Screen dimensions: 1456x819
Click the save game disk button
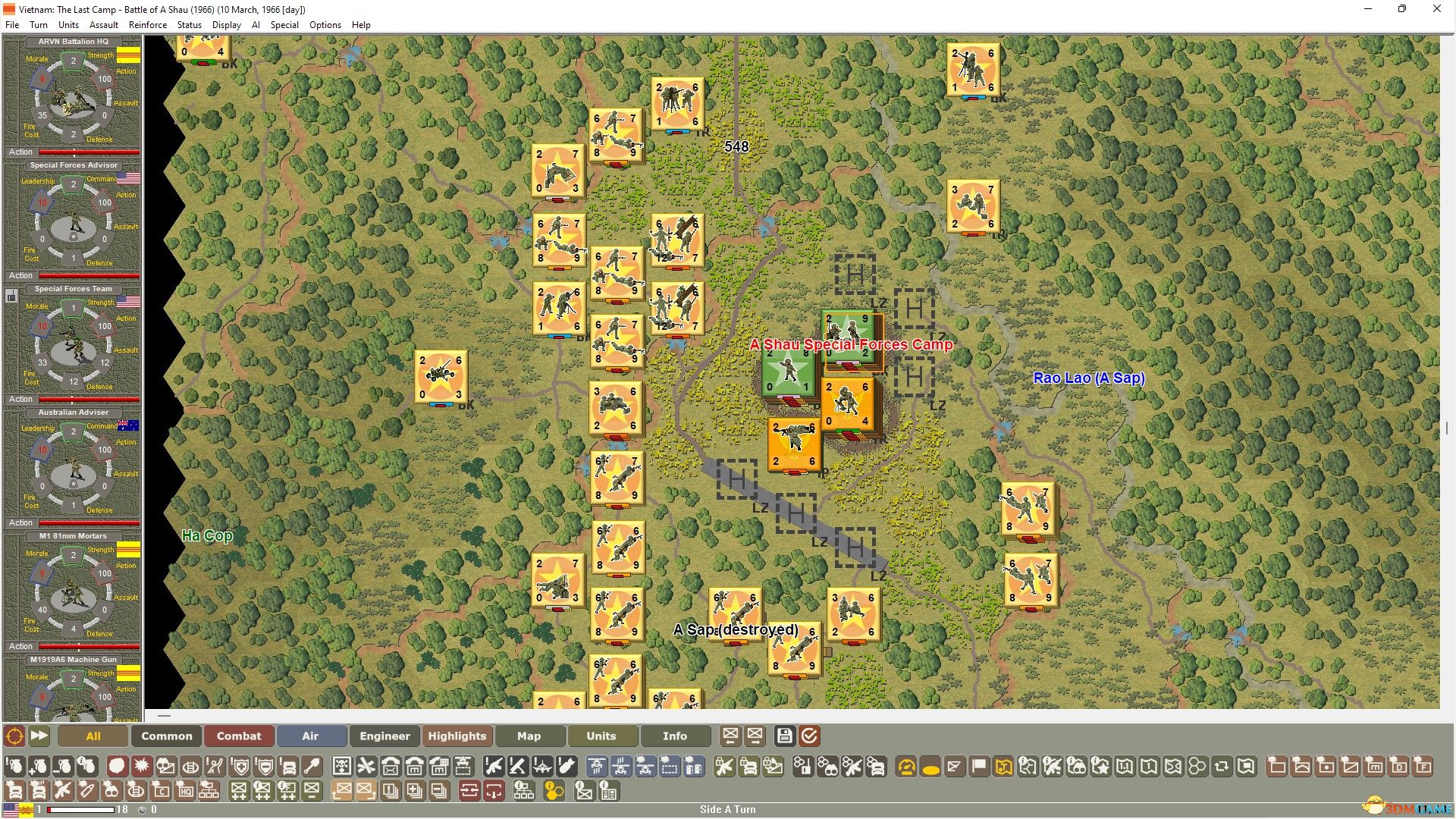point(785,736)
